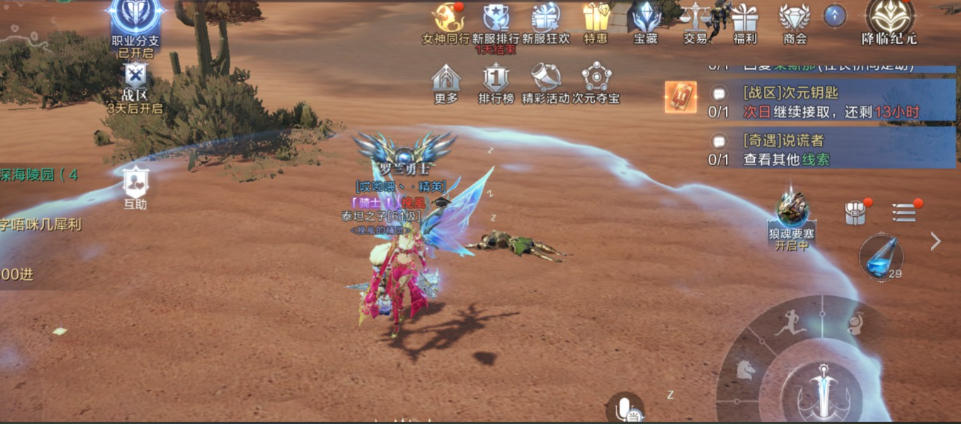Open the 次元夺宝 treasure hunt icon

(x=596, y=78)
